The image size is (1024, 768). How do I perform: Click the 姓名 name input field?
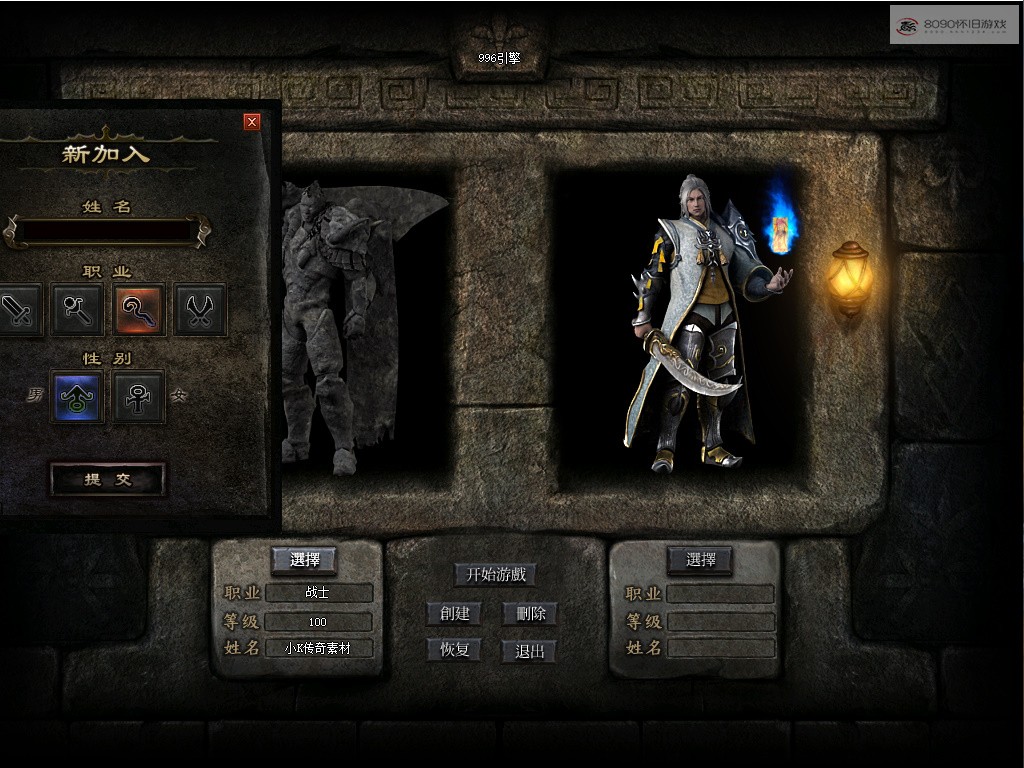[x=107, y=231]
